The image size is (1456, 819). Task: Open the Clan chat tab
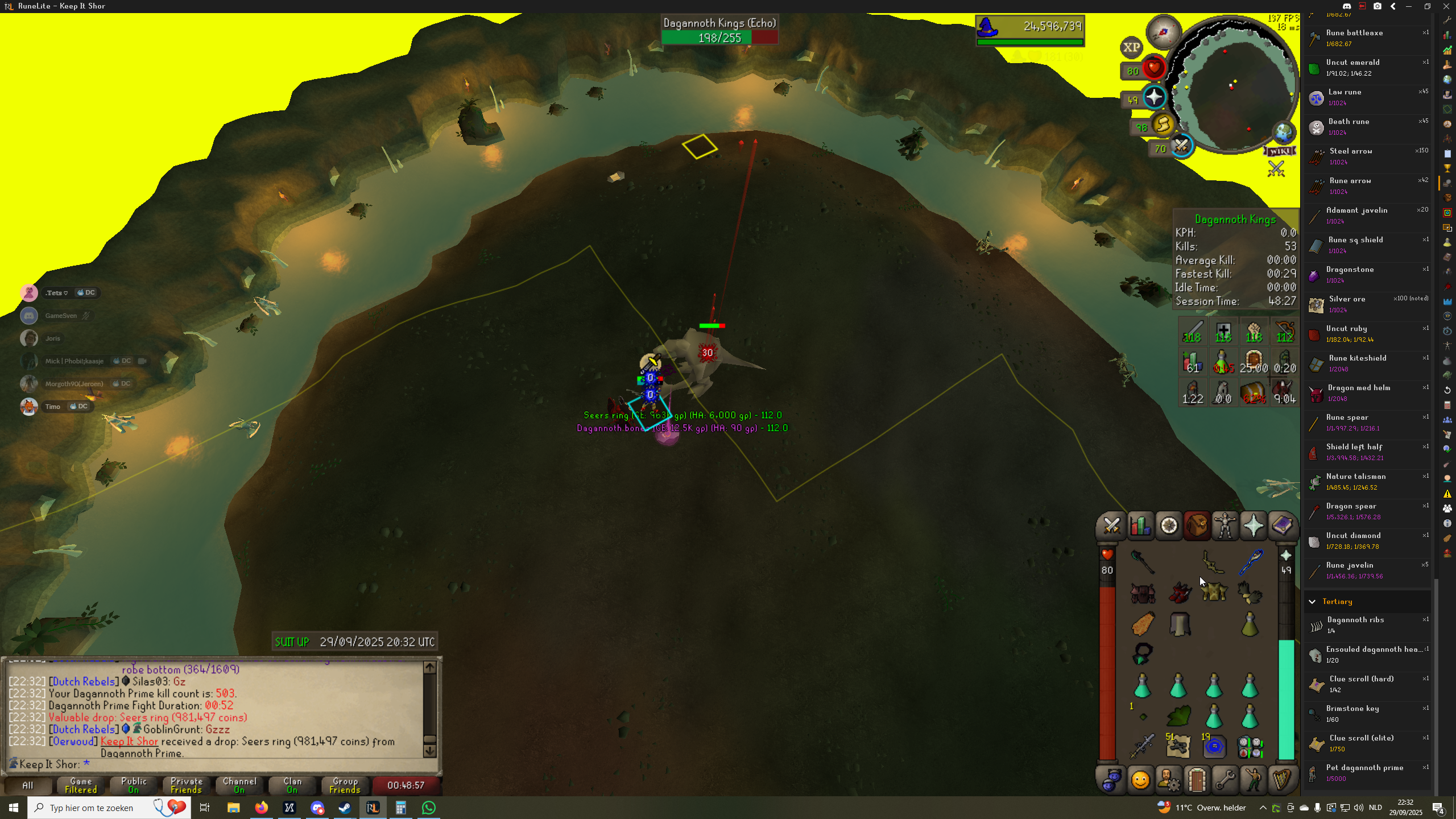tap(292, 785)
